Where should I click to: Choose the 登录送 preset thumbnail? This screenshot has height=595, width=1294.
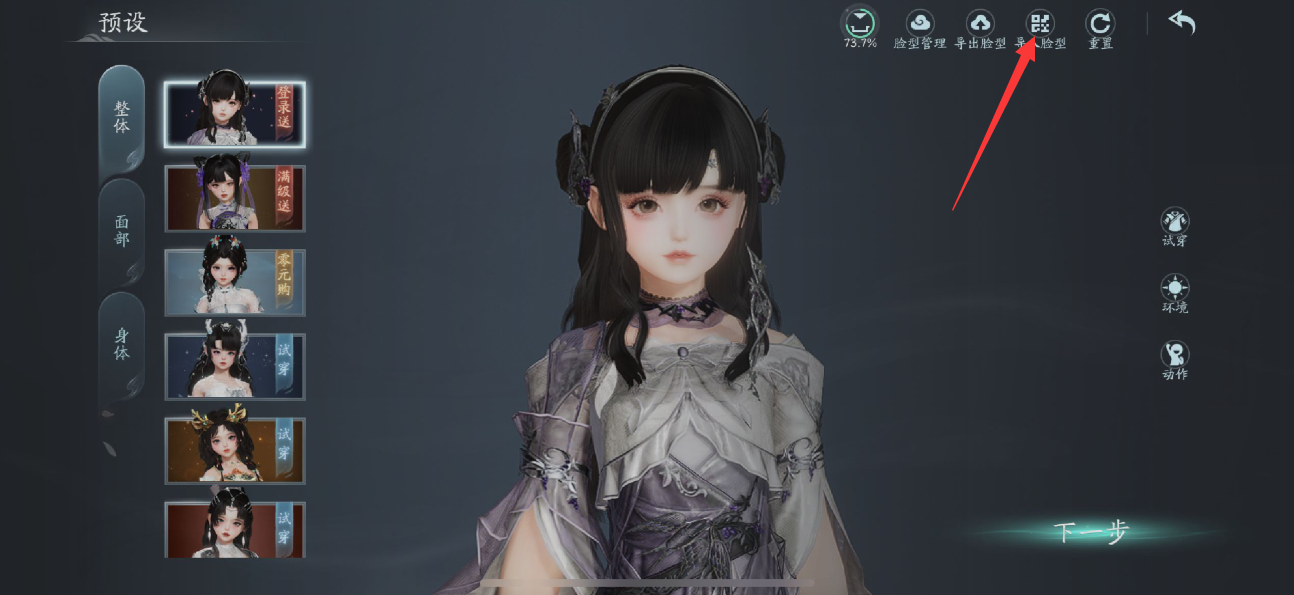[235, 114]
